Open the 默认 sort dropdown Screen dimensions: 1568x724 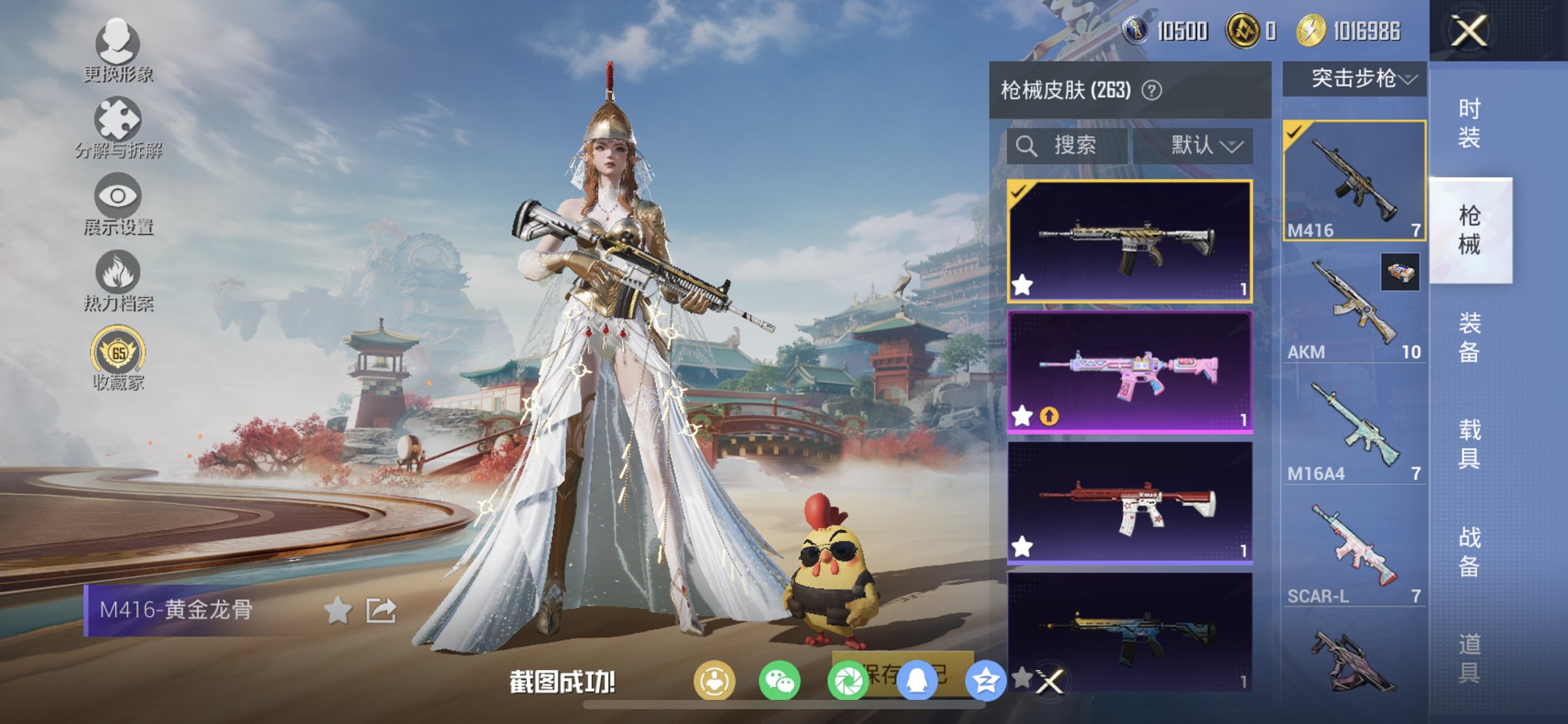pos(1204,143)
